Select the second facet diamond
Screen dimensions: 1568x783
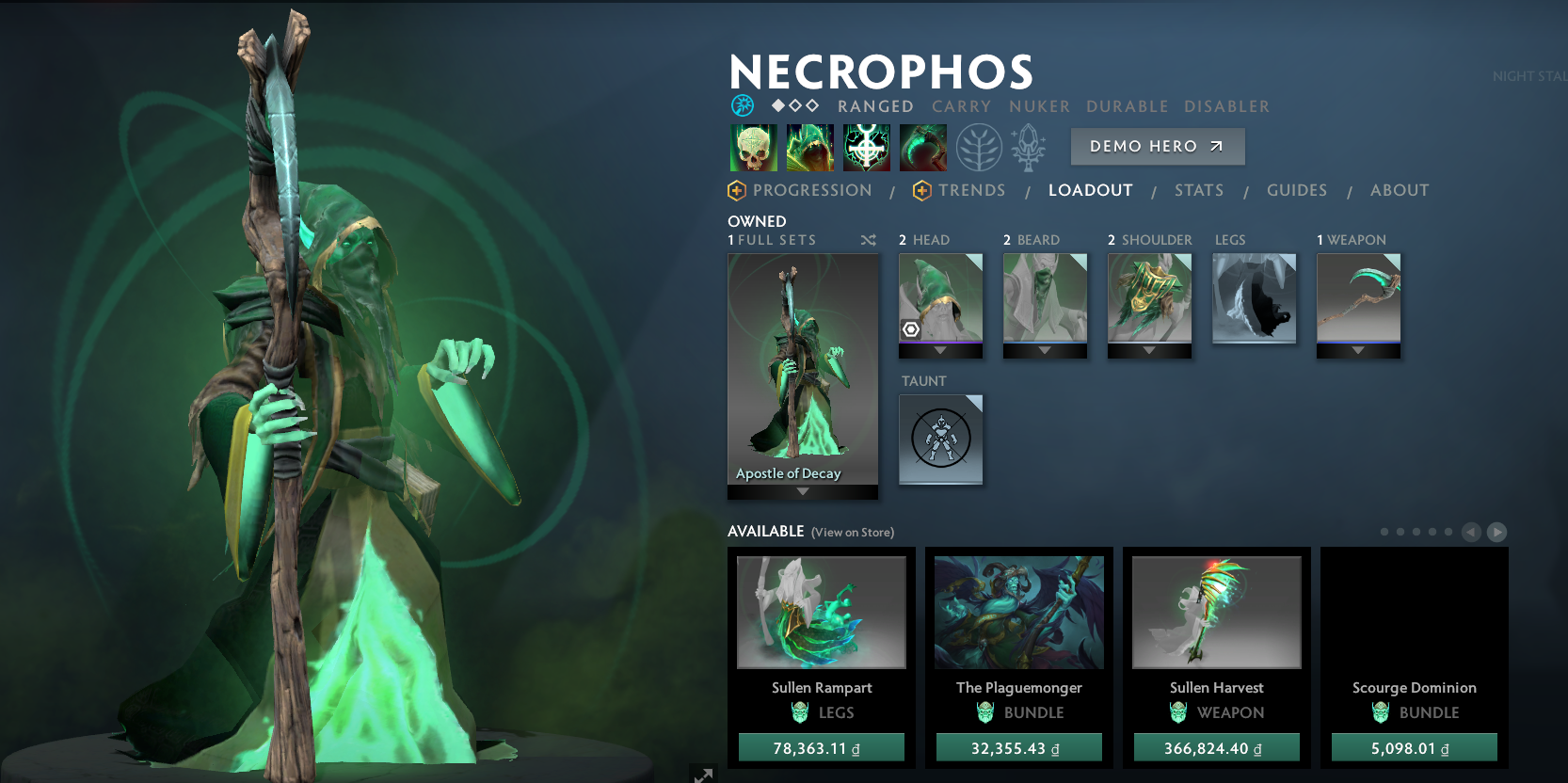tap(794, 106)
